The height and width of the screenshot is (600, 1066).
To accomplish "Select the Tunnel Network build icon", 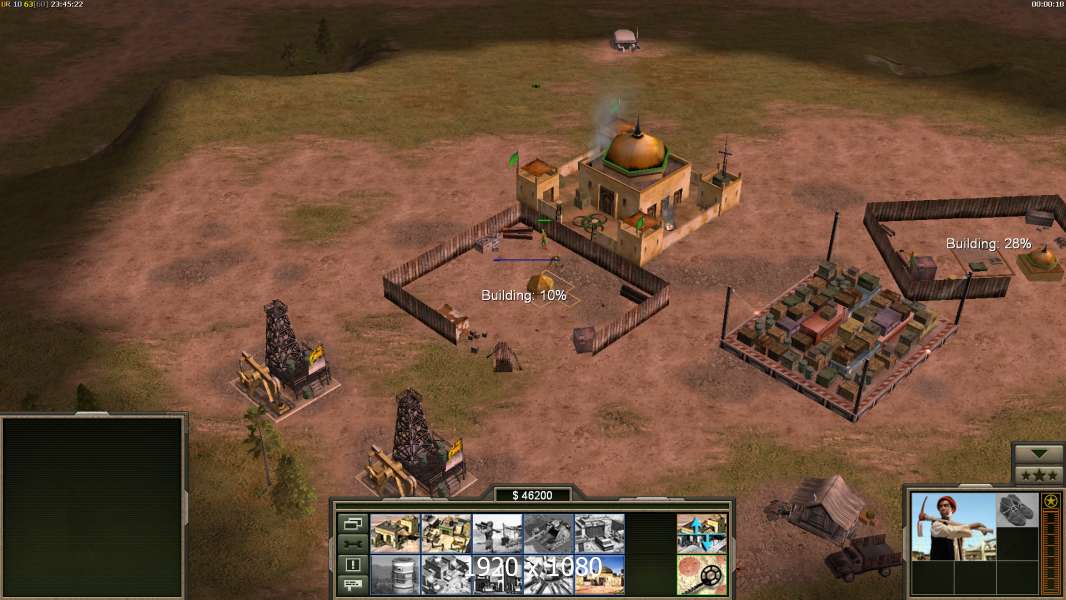I will point(548,533).
